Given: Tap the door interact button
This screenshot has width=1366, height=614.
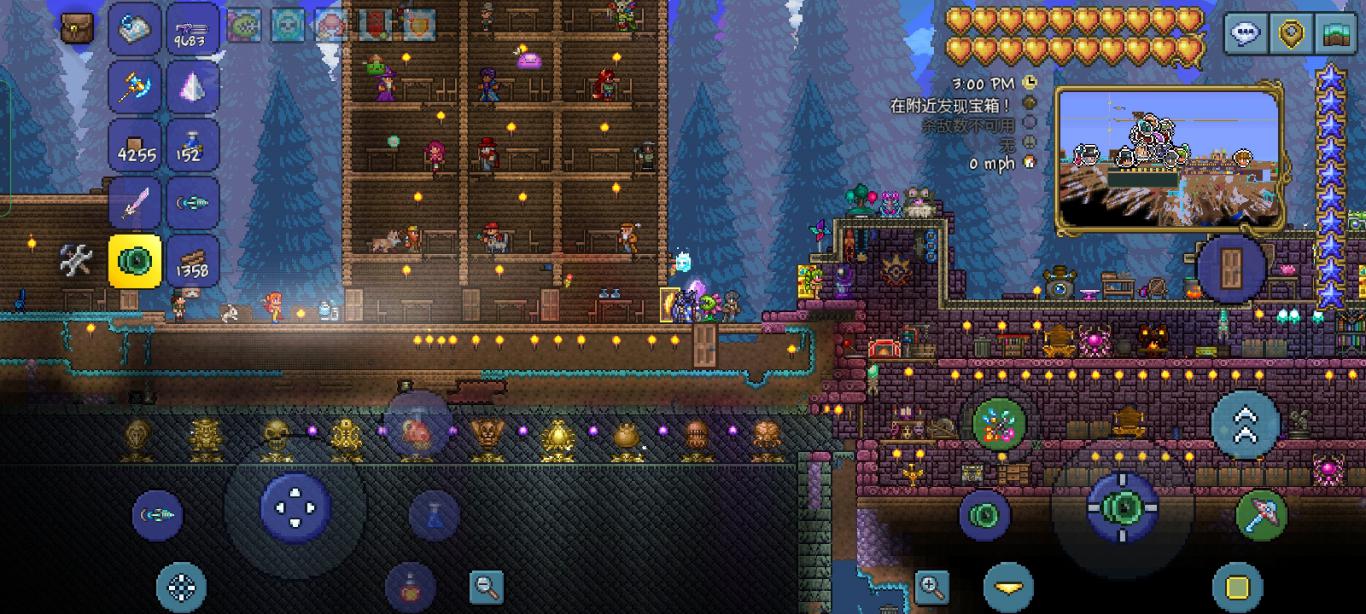Looking at the screenshot, I should tap(1231, 267).
